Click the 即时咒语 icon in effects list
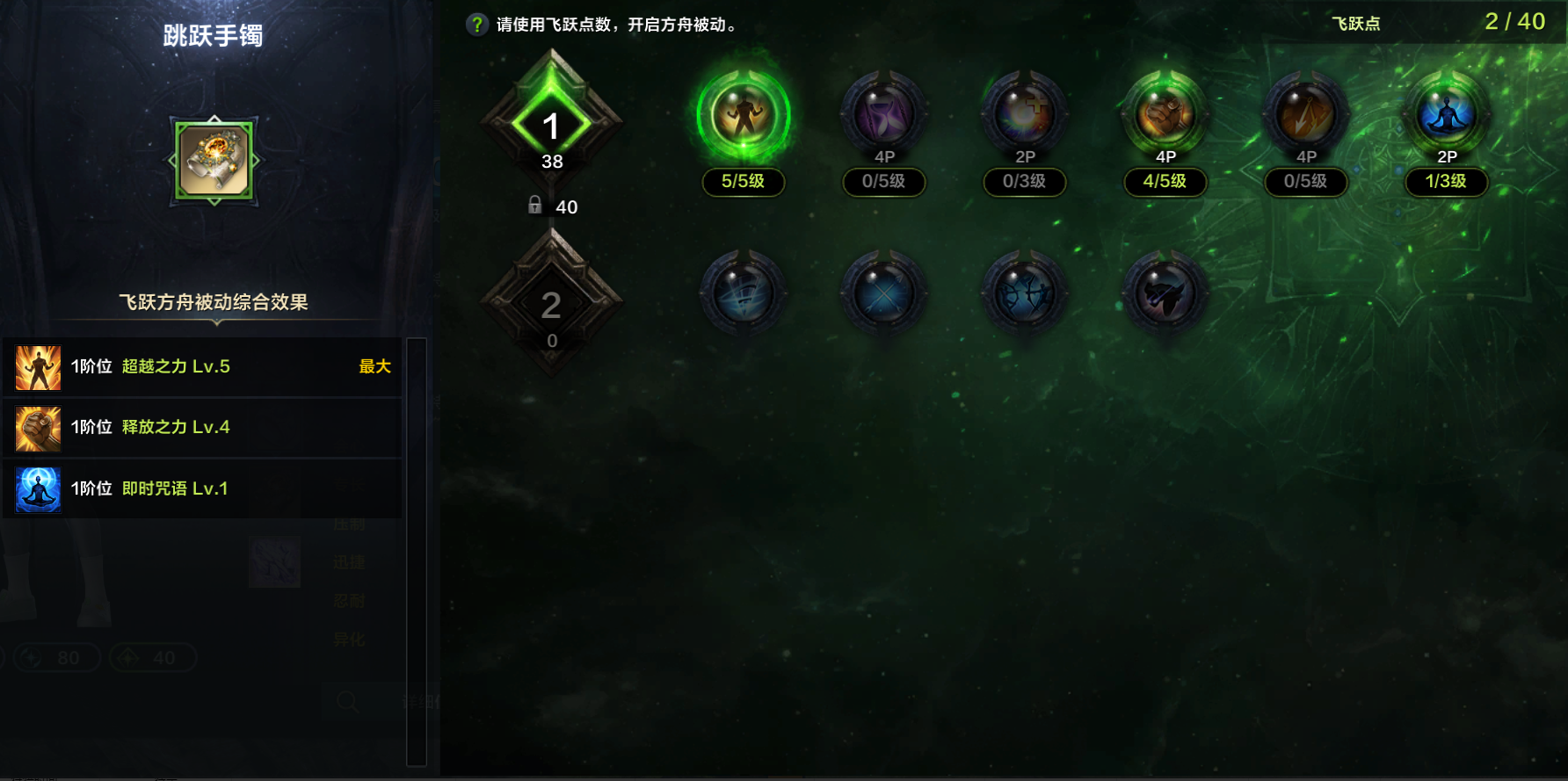The width and height of the screenshot is (1568, 781). point(37,488)
